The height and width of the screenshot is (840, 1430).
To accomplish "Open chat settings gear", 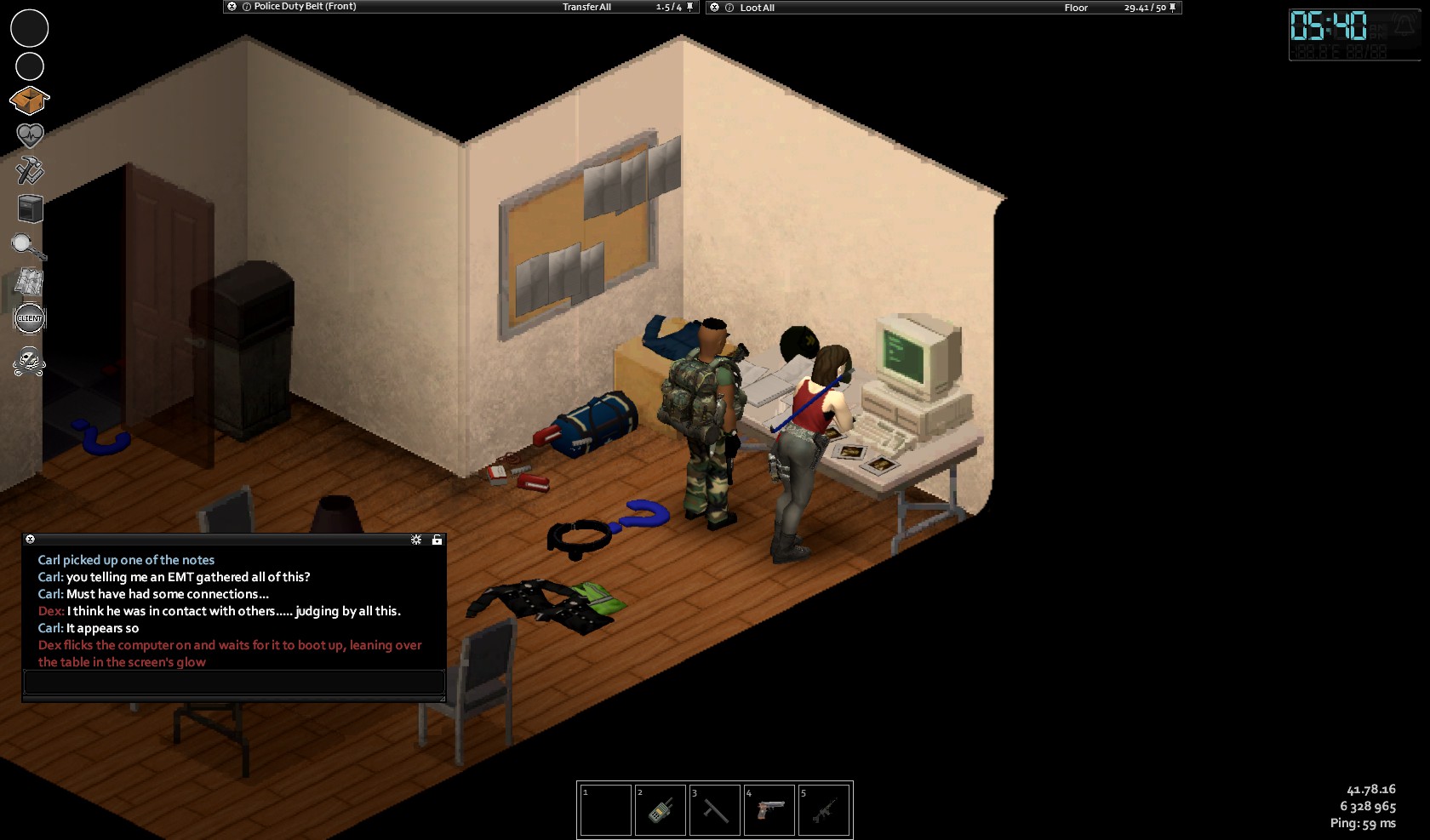I will 416,540.
